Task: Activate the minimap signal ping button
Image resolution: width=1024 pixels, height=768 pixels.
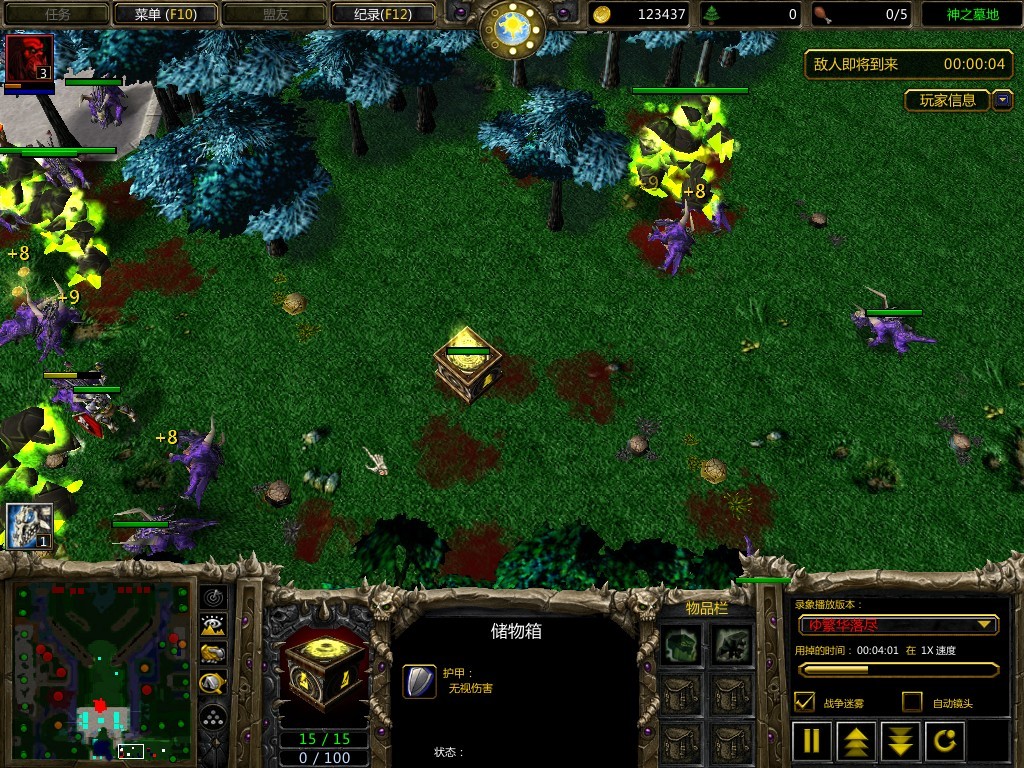Action: tap(213, 597)
